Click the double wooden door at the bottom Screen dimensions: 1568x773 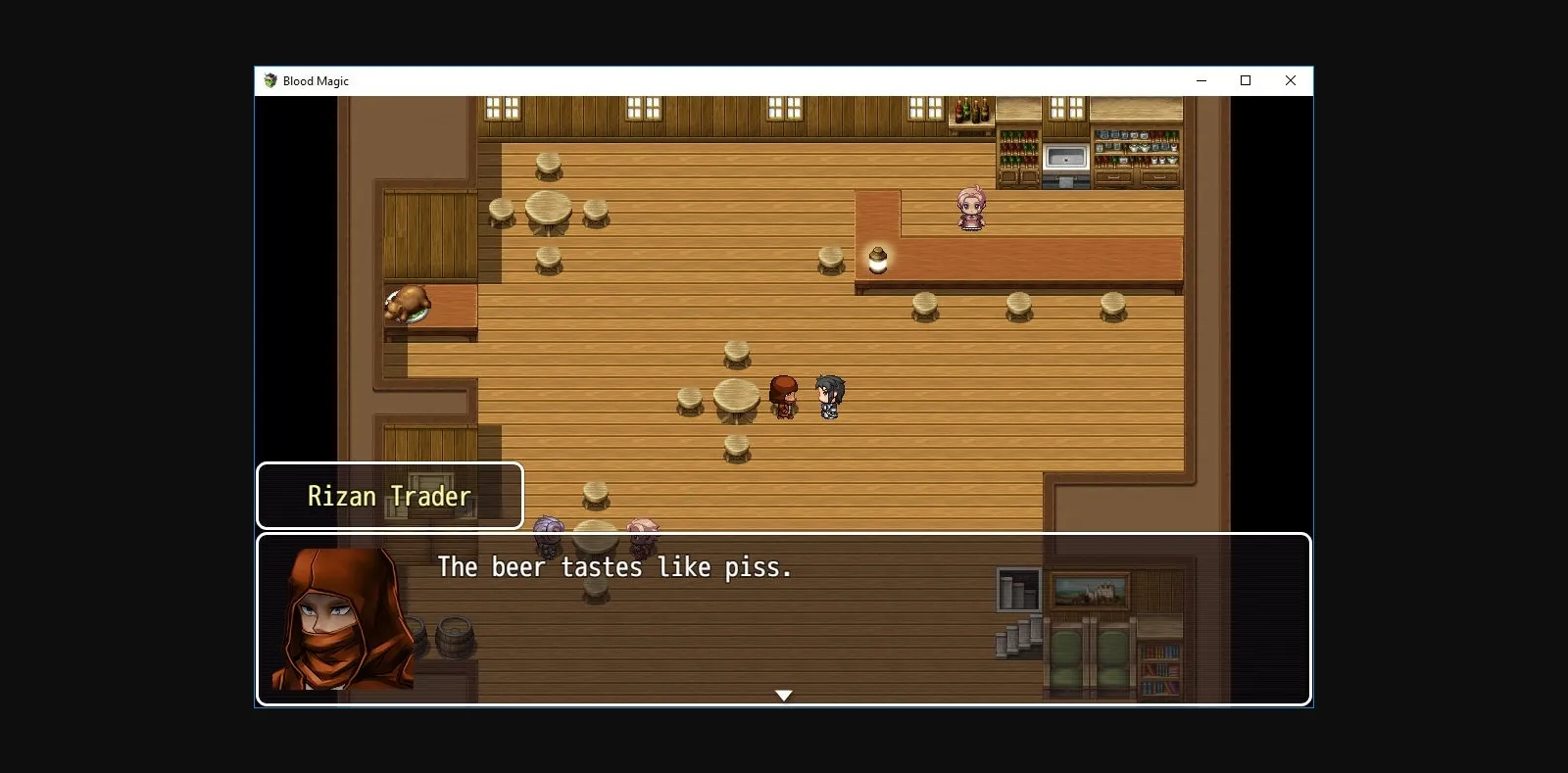pos(1090,658)
